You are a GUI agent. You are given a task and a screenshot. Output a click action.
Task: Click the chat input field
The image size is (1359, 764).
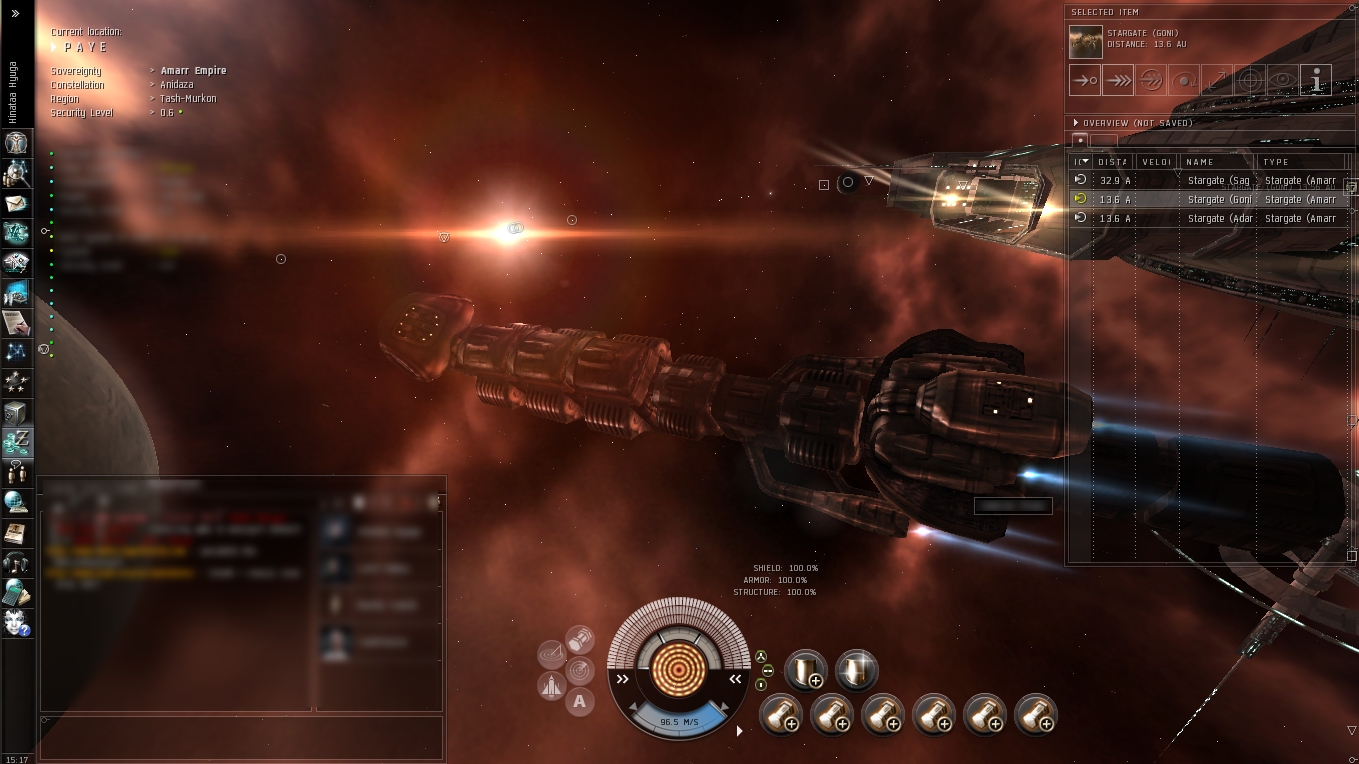coord(240,737)
